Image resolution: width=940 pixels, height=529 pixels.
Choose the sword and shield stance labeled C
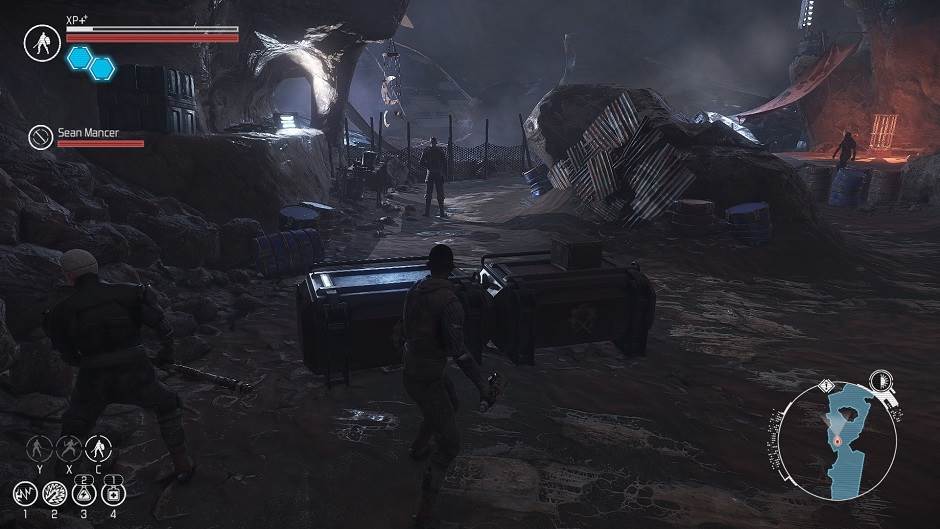point(98,447)
